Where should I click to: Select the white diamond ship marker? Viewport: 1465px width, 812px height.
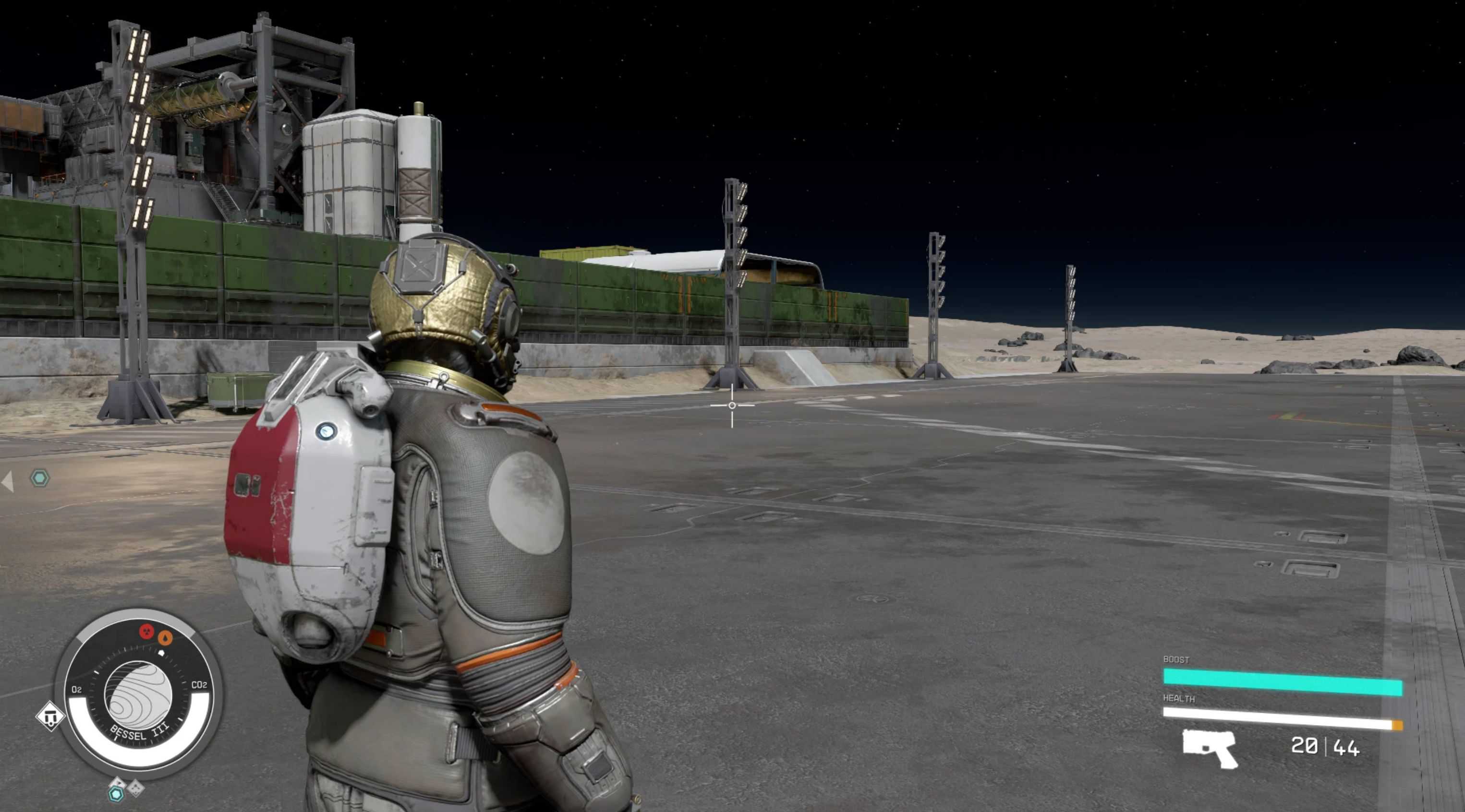pos(50,716)
